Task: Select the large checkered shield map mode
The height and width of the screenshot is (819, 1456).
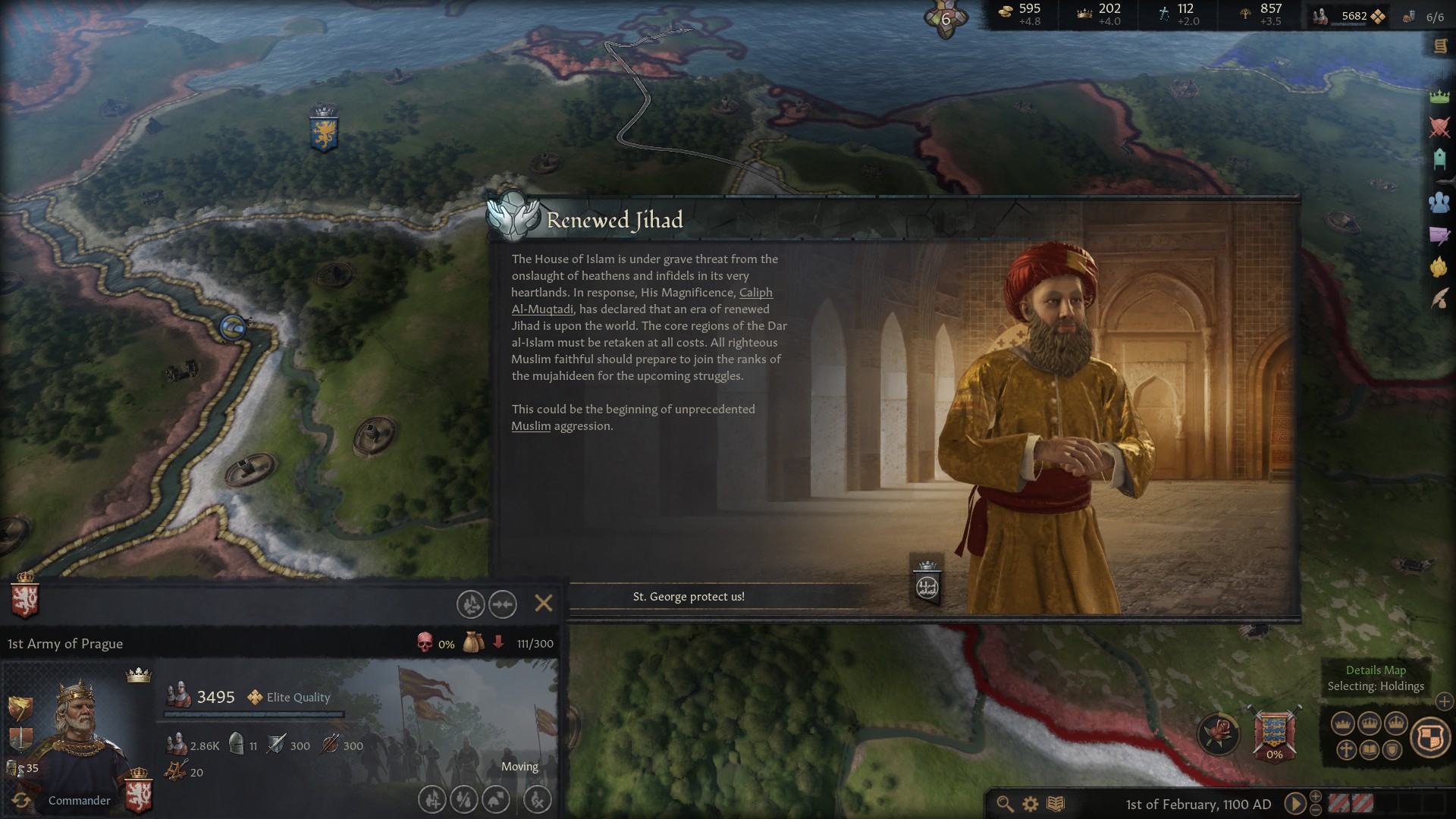Action: click(1430, 737)
